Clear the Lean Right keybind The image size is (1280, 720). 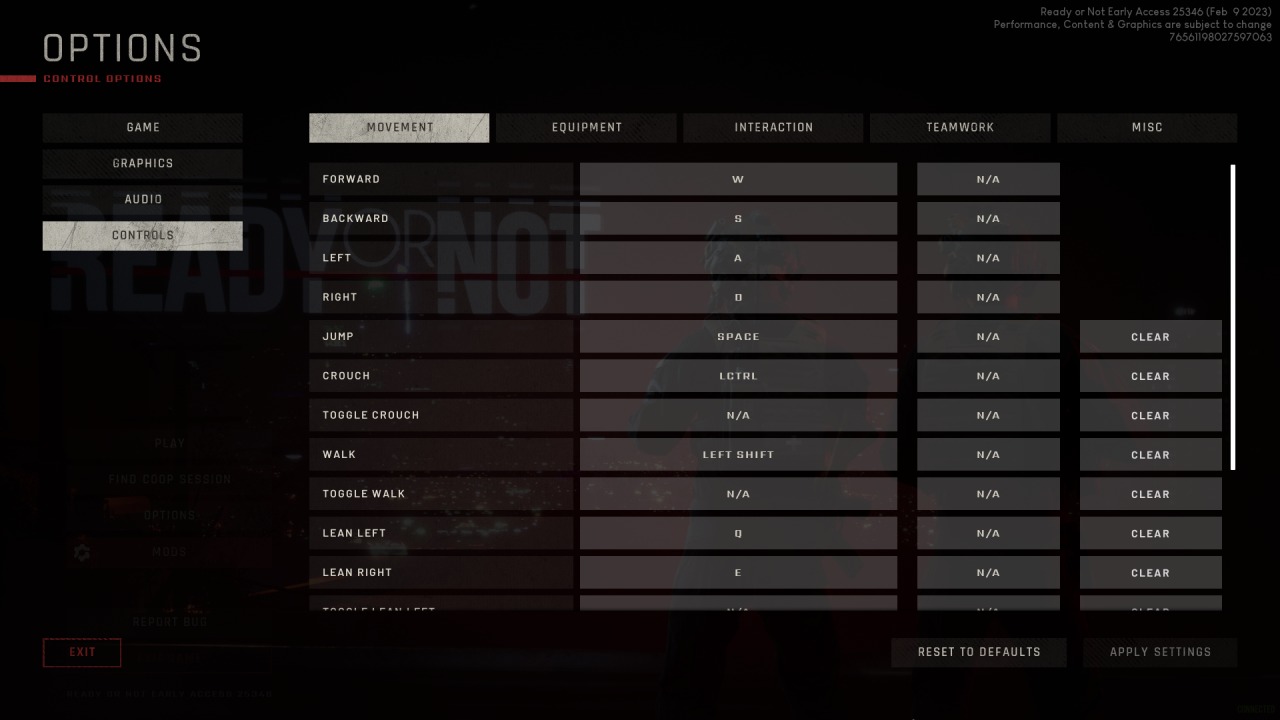click(x=1150, y=572)
